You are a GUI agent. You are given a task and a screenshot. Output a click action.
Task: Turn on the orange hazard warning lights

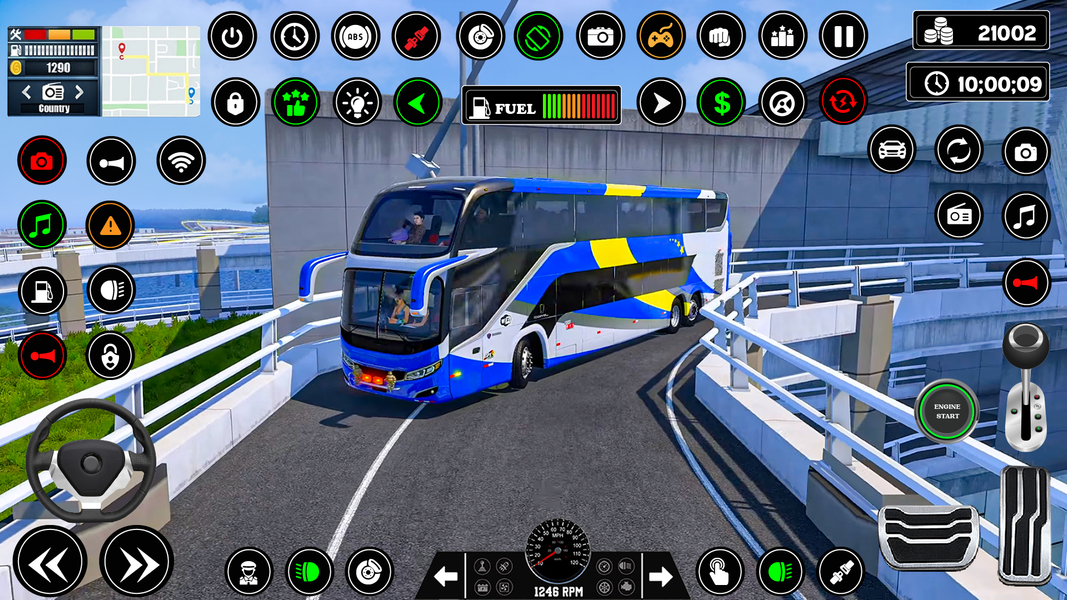(x=110, y=226)
